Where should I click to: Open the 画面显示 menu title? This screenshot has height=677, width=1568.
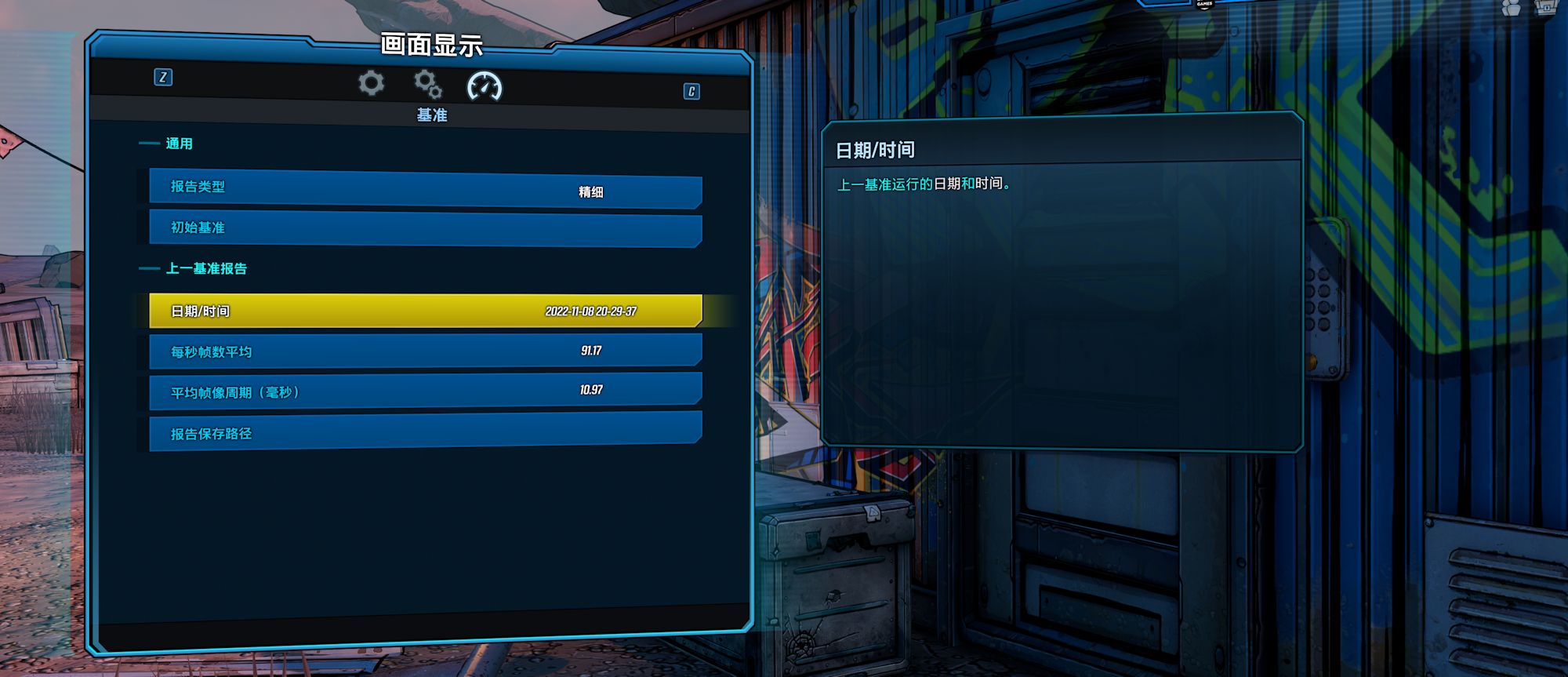(x=433, y=45)
